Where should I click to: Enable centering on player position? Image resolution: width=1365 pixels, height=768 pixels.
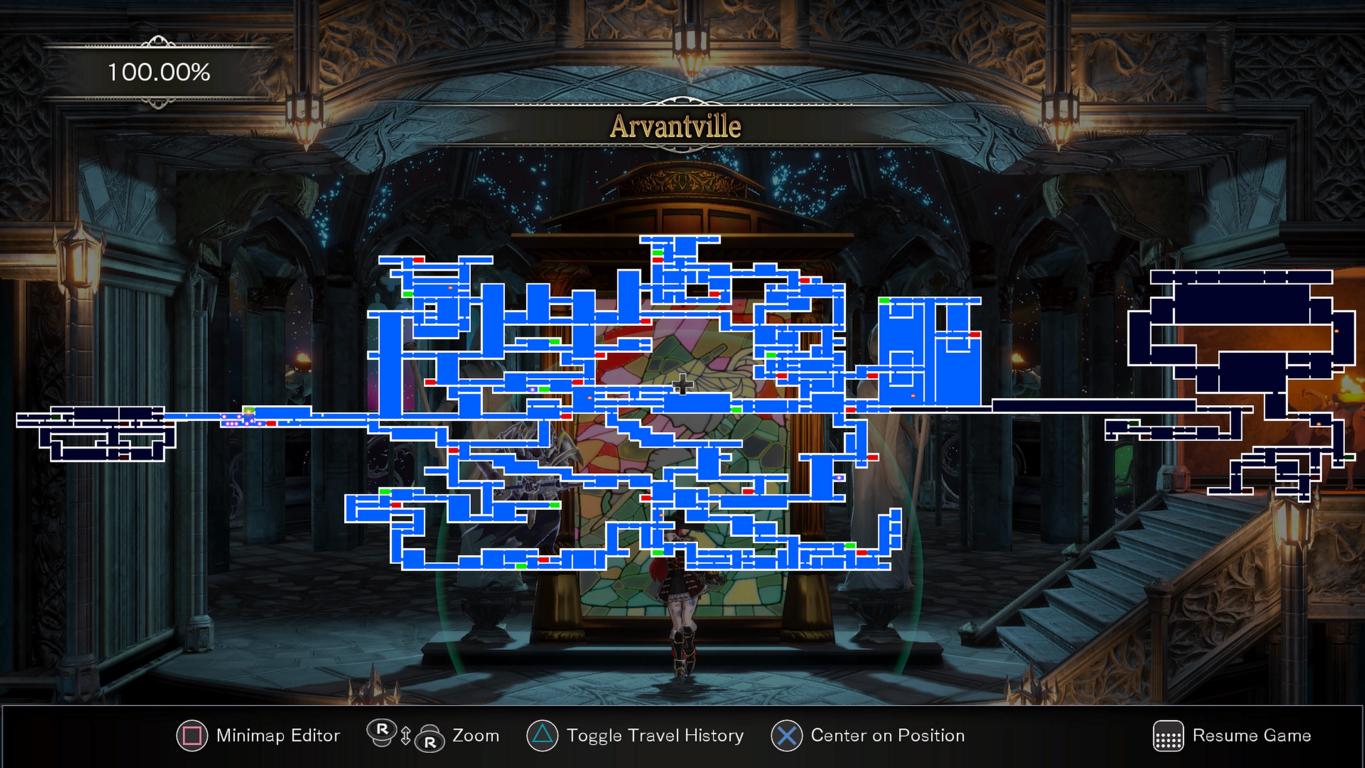pyautogui.click(x=786, y=737)
